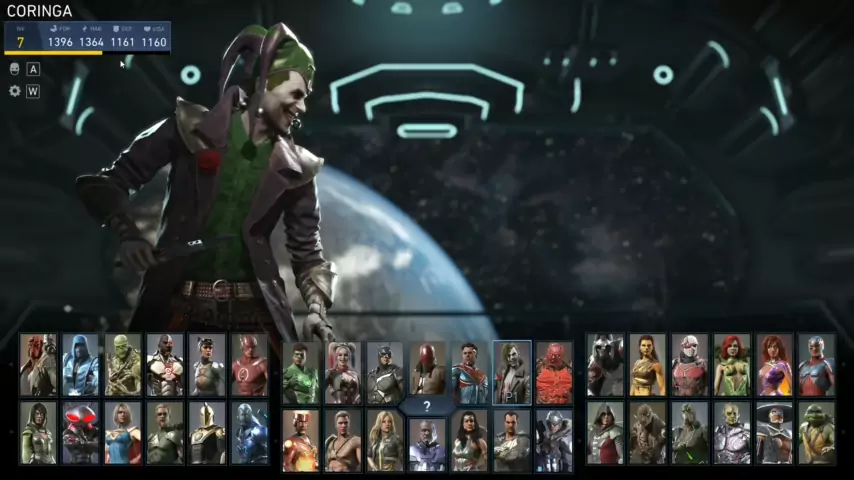The height and width of the screenshot is (480, 854).
Task: Pick Sub-Zero's portrait
Action: point(80,365)
